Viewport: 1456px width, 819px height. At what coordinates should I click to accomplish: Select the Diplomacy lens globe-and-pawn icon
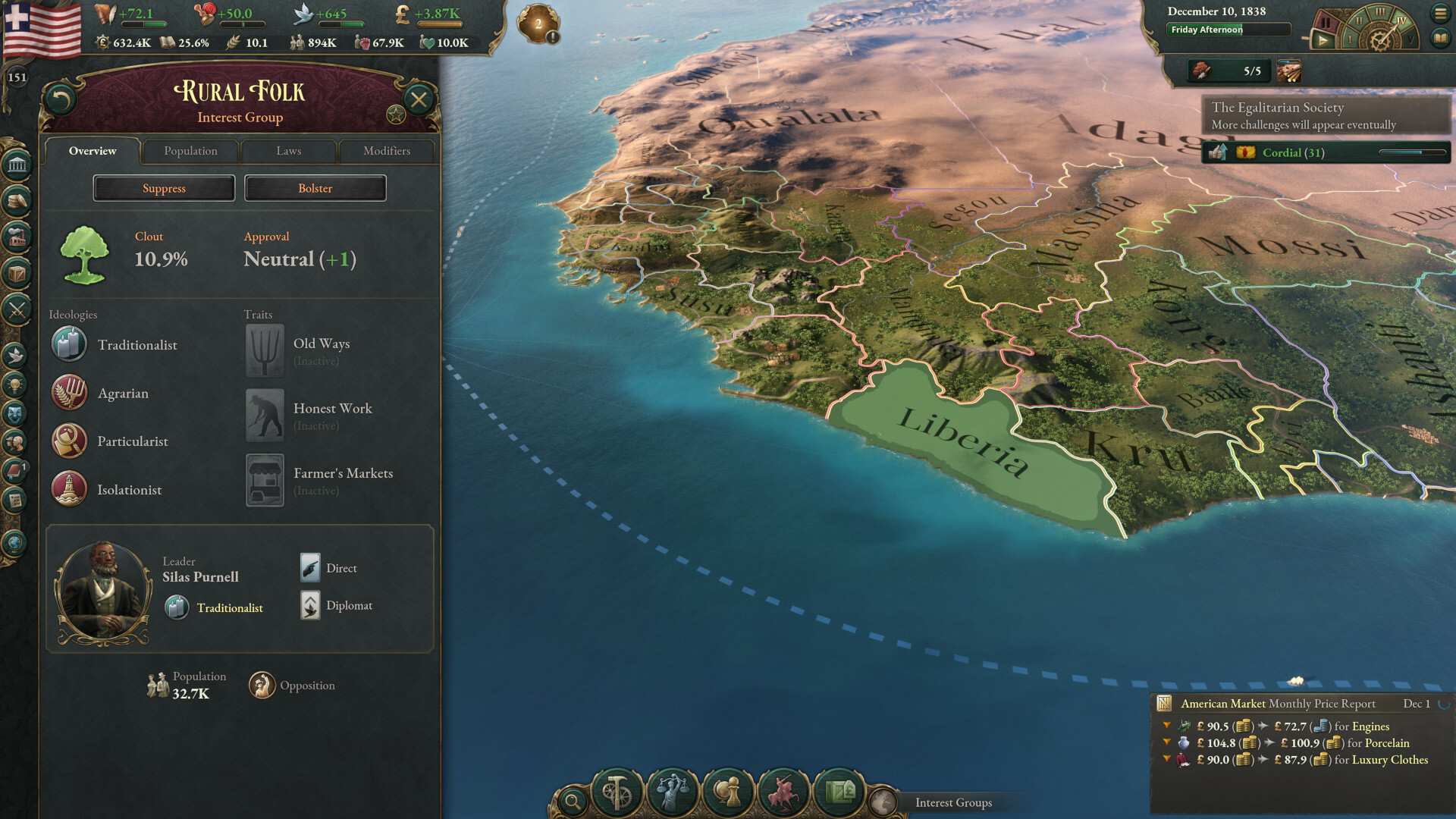pos(728,791)
